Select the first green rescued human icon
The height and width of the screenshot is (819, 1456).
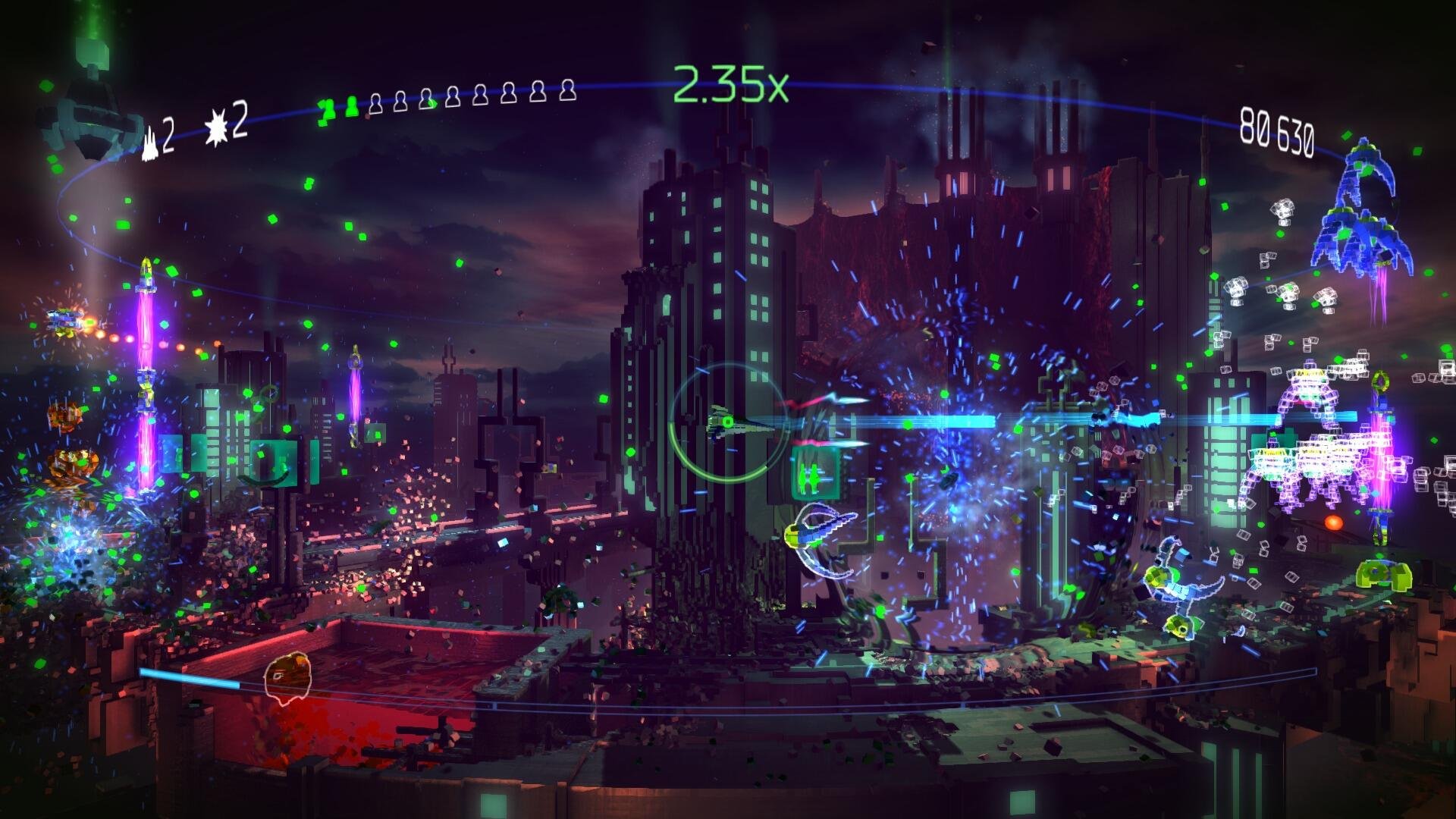click(328, 108)
